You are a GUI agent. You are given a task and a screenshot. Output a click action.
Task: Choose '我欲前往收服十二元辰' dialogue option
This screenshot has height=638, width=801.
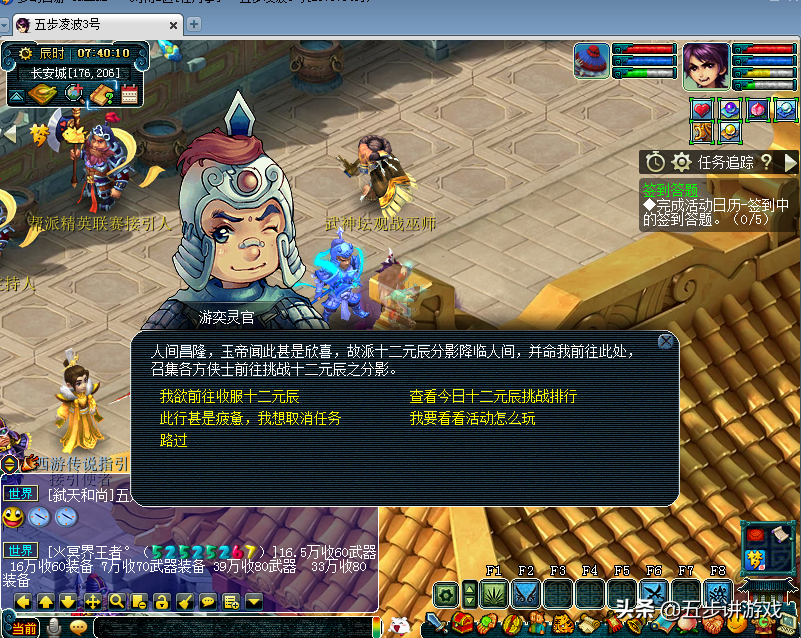click(229, 397)
